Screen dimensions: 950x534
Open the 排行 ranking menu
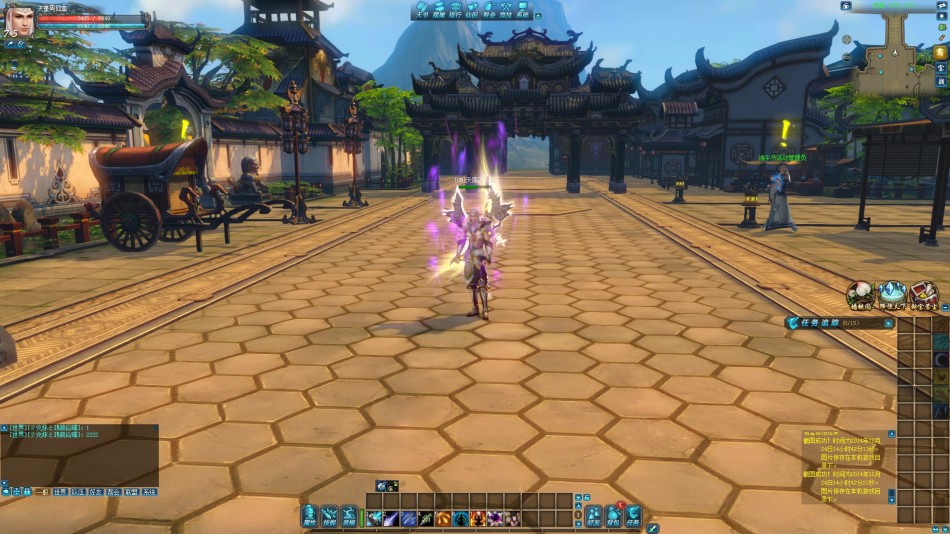[x=455, y=11]
